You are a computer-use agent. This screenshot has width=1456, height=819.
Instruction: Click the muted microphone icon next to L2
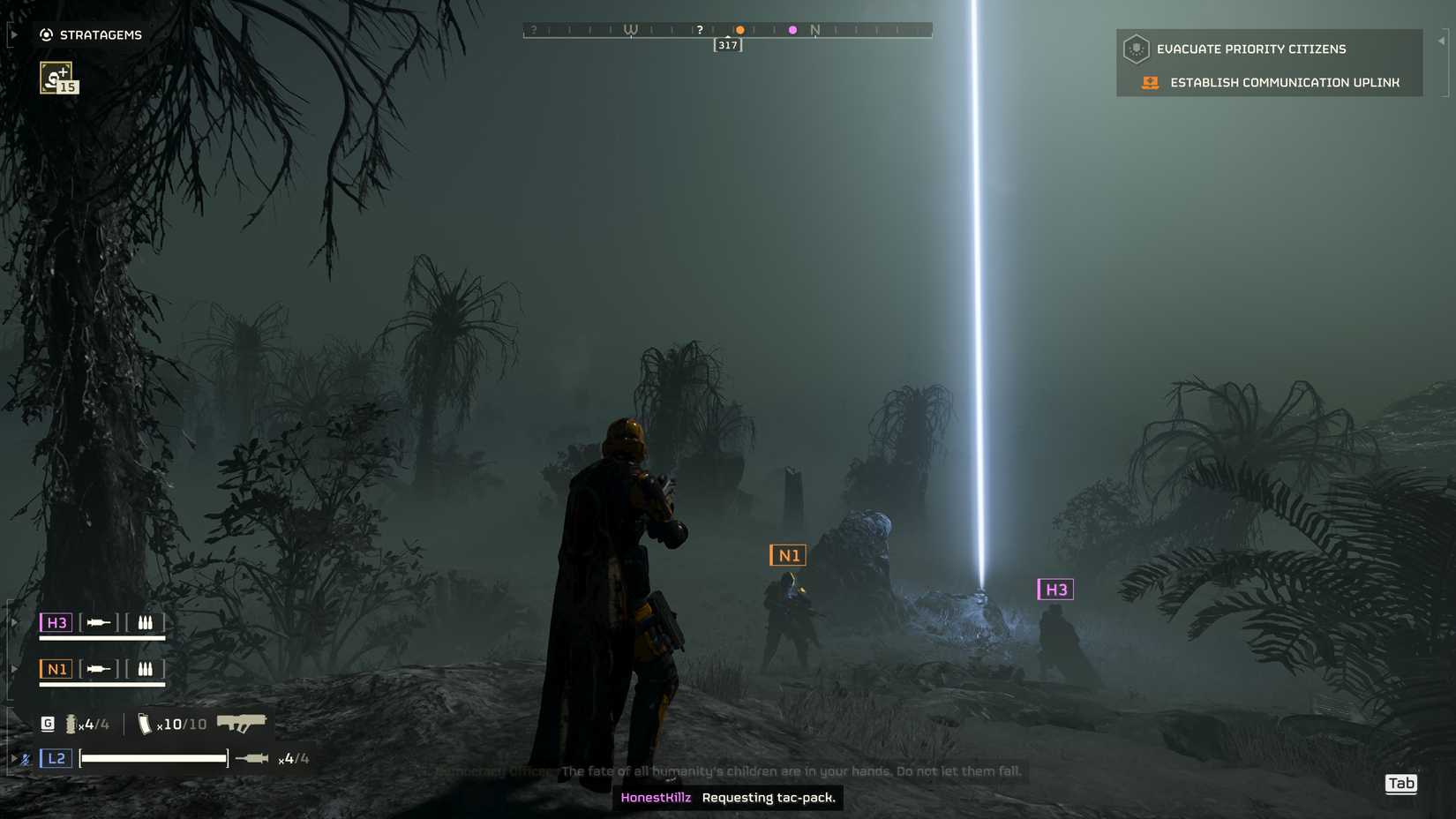coord(25,757)
